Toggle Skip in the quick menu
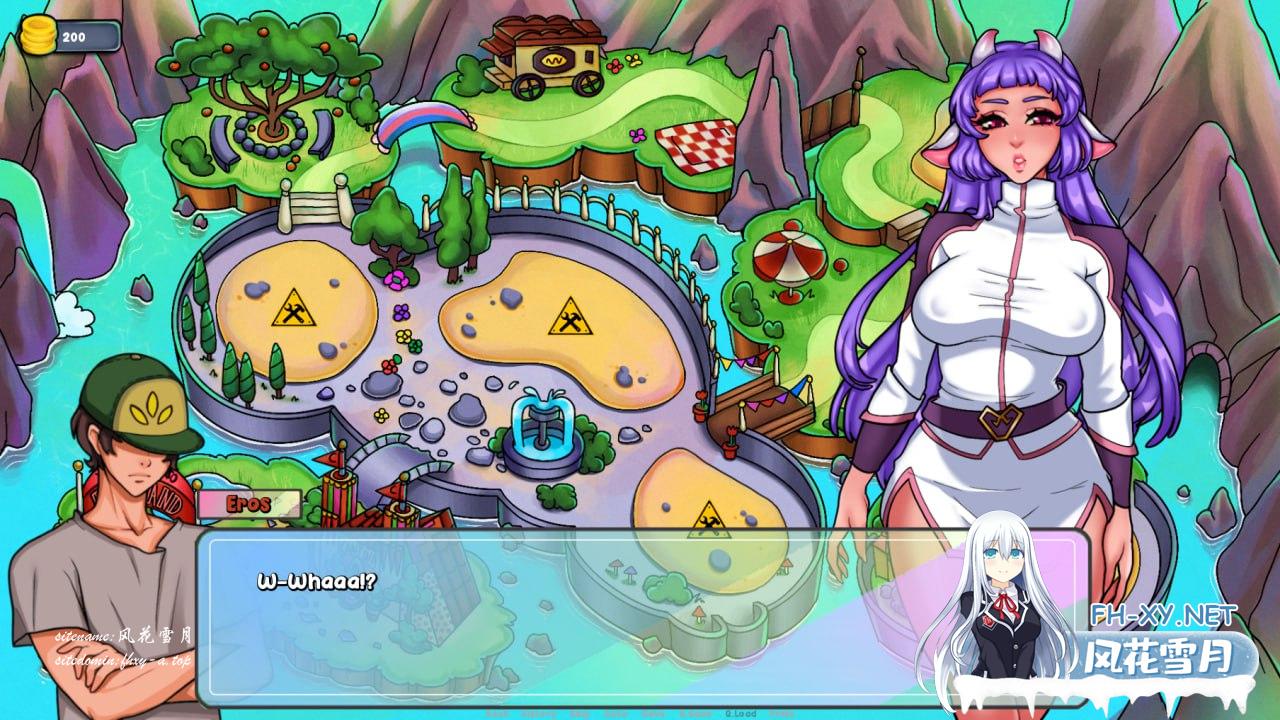 click(579, 714)
